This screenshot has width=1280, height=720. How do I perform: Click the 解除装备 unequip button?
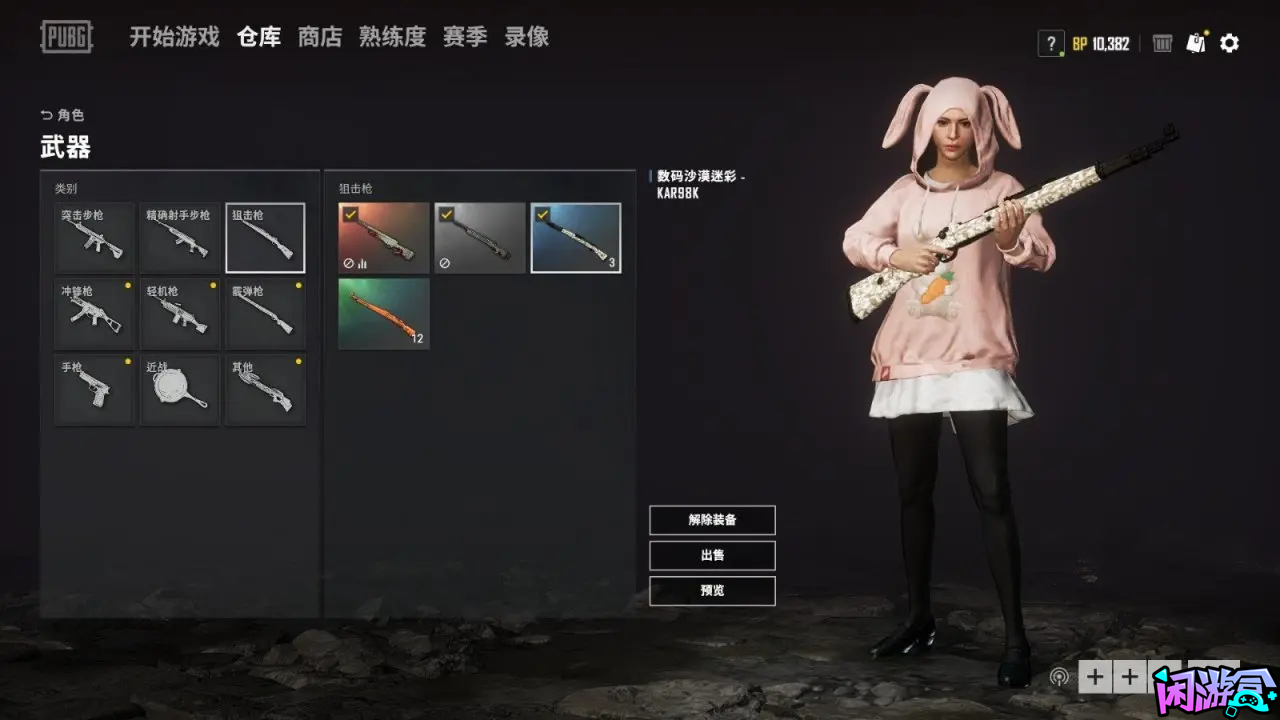pyautogui.click(x=712, y=520)
